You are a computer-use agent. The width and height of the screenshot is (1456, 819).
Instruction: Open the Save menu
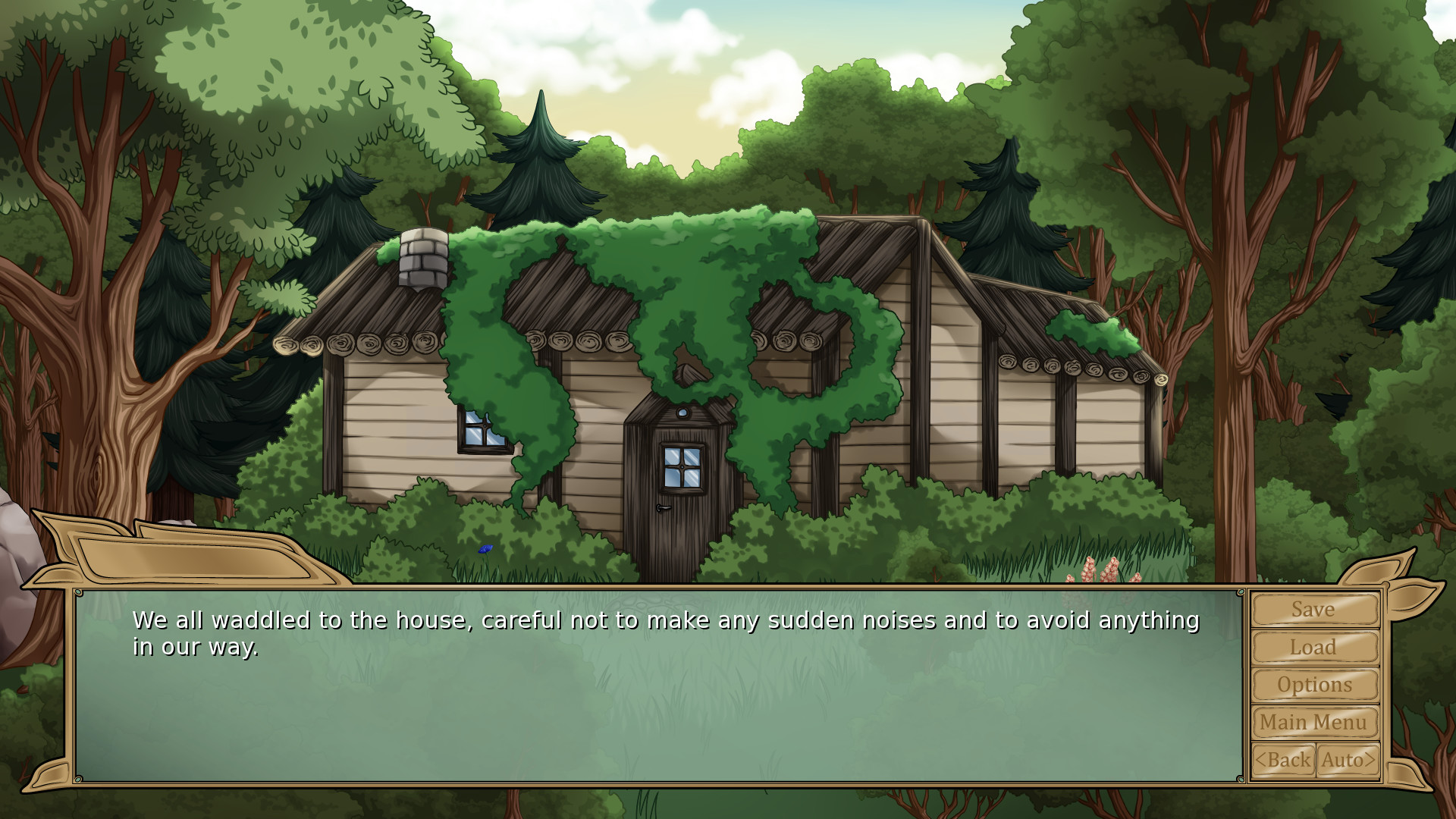click(x=1314, y=610)
